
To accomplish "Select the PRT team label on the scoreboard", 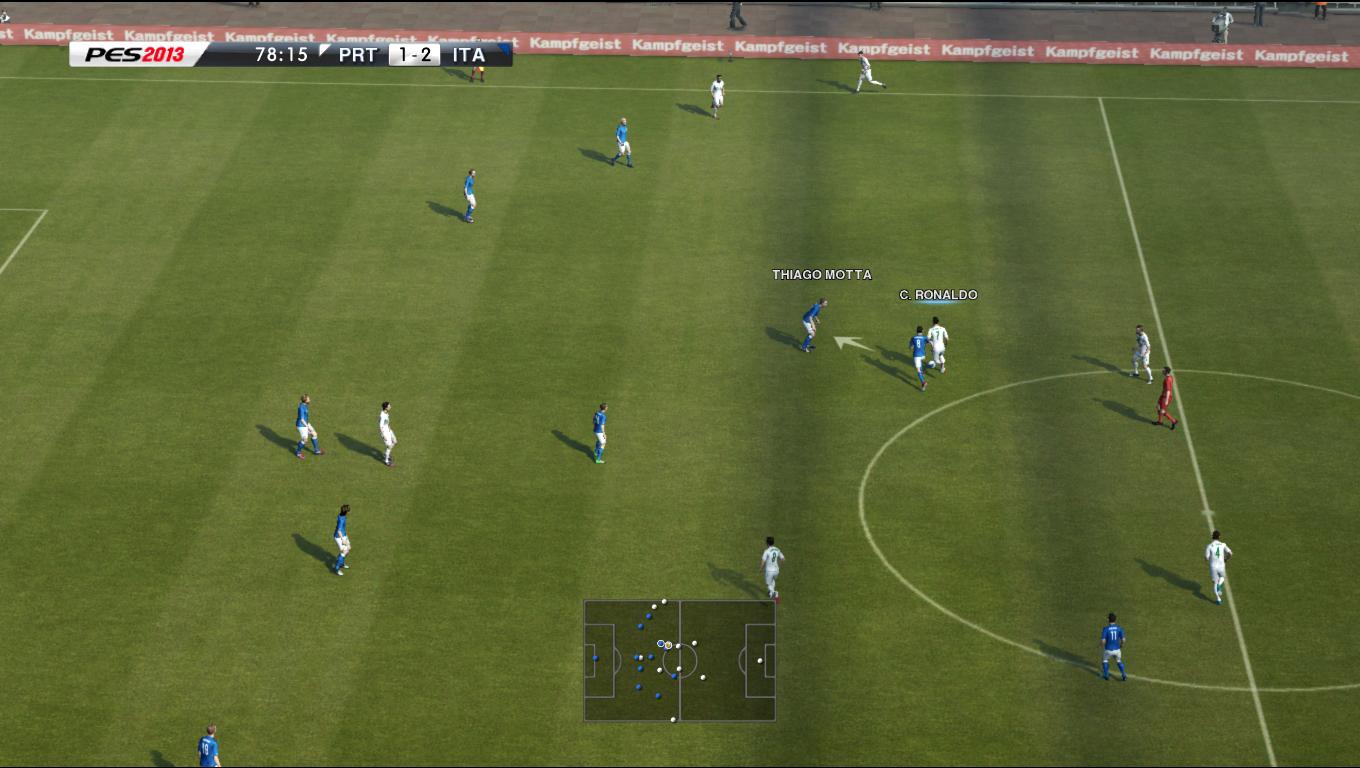I will point(355,55).
